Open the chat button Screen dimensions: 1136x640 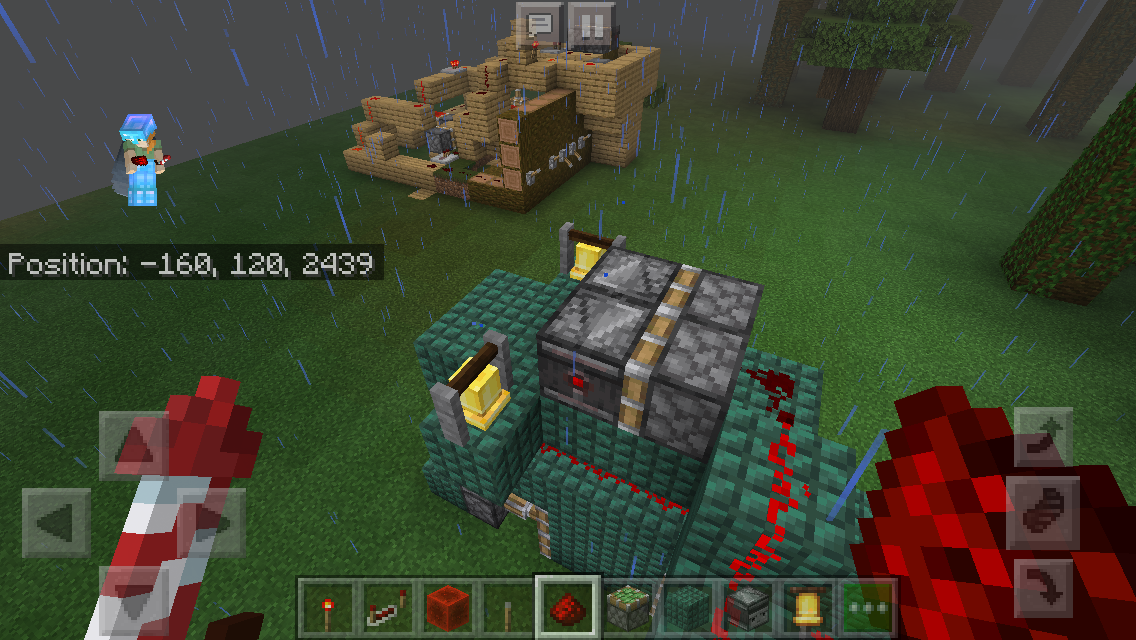(540, 25)
